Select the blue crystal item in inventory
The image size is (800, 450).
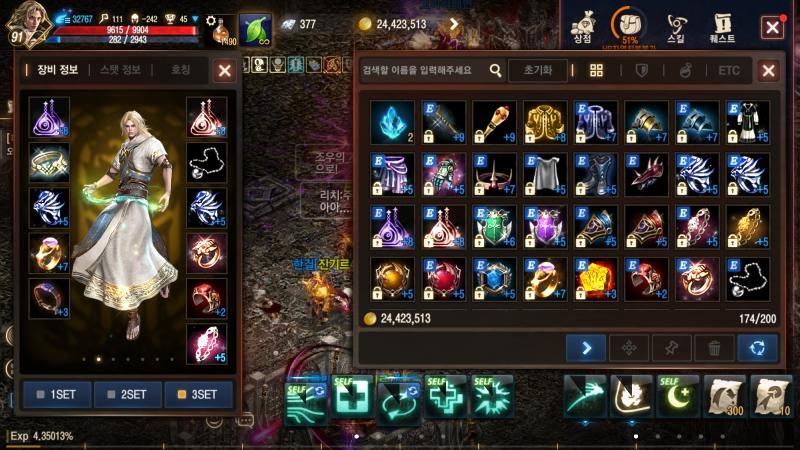(x=391, y=121)
